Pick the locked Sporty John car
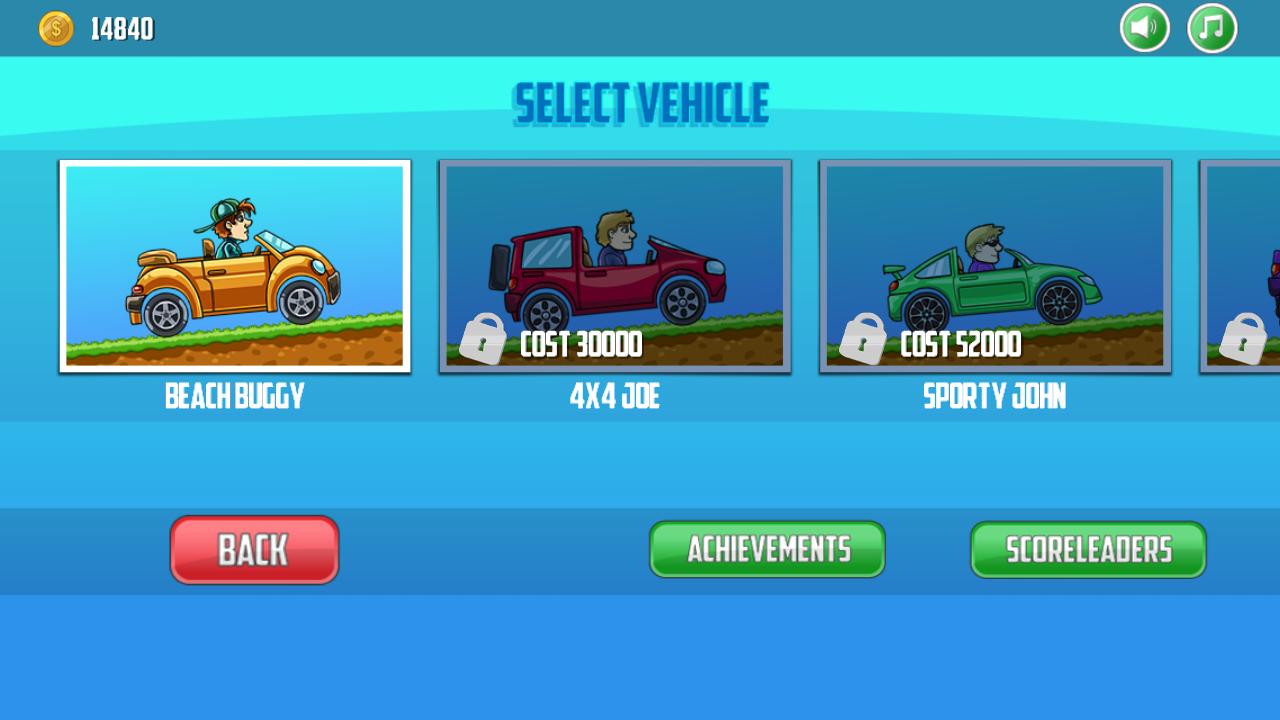This screenshot has height=720, width=1280. 995,266
